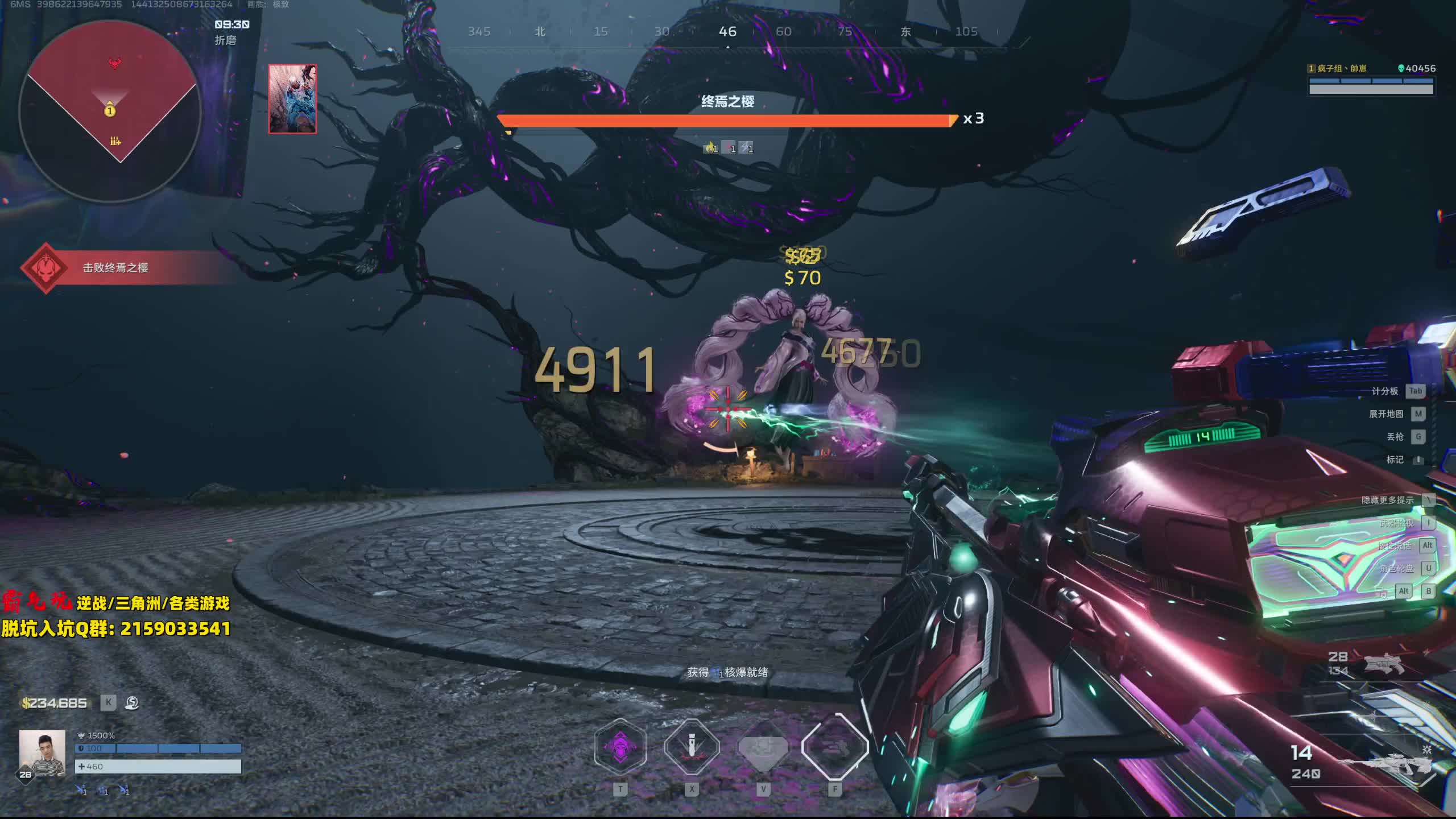Select the primary rifle weapon slot

pos(1388,762)
